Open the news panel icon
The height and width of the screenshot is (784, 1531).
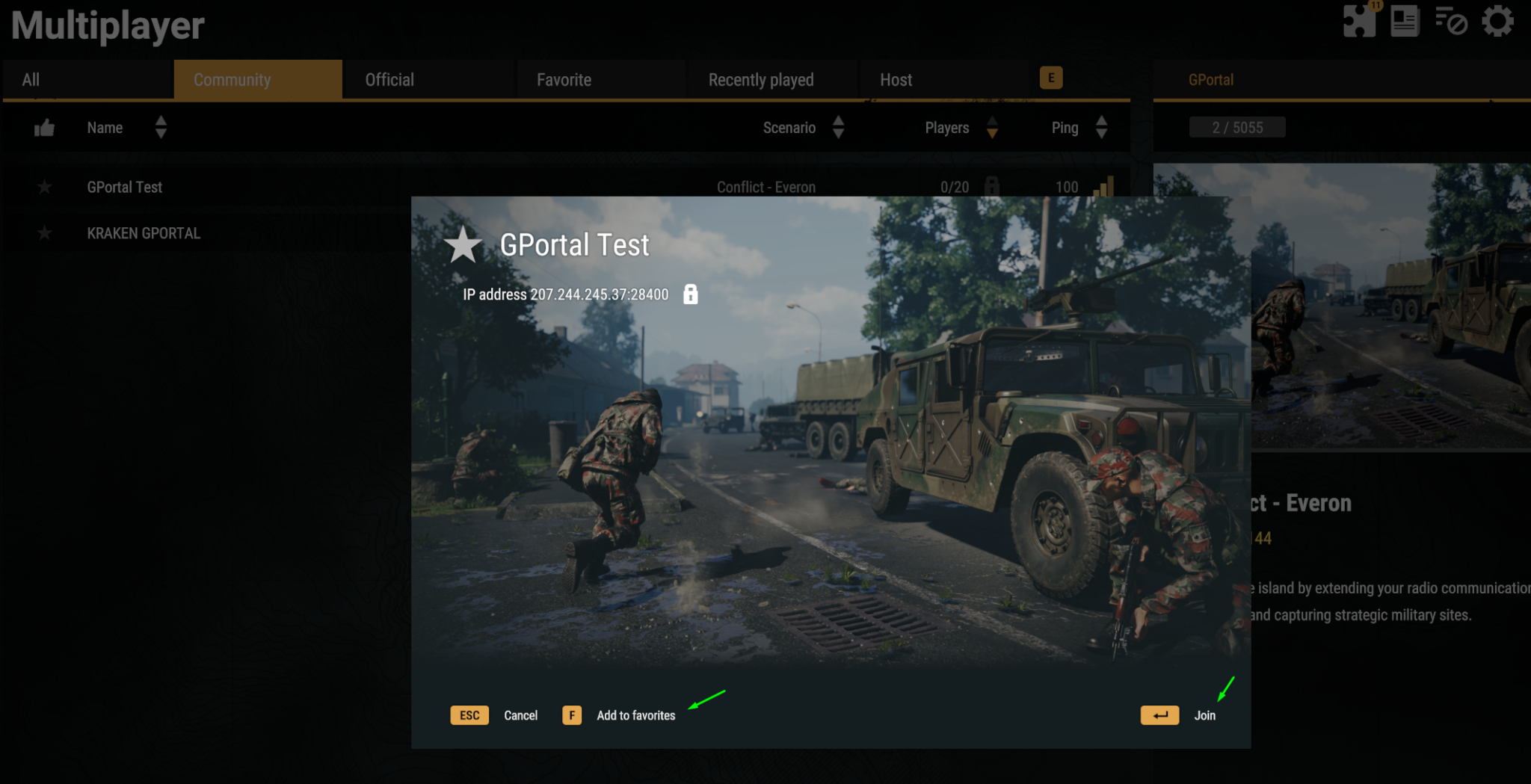(1404, 21)
